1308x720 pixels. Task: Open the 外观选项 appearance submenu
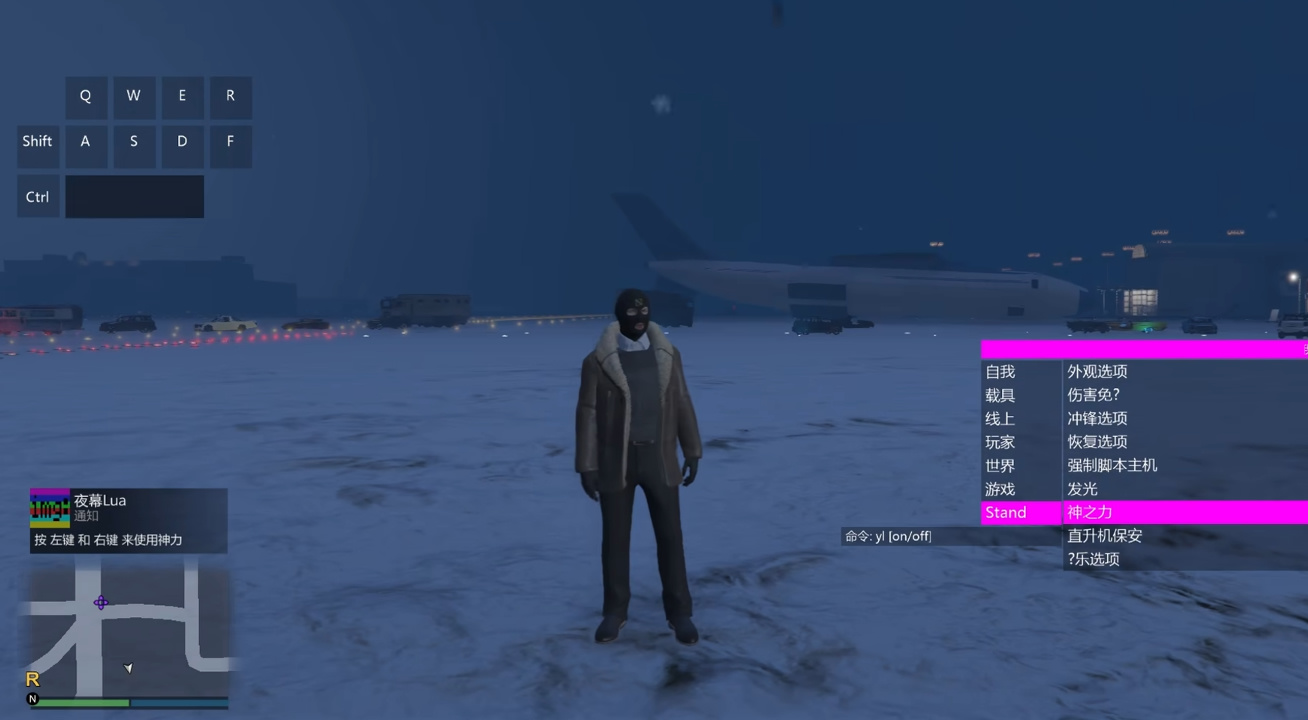tap(1098, 371)
